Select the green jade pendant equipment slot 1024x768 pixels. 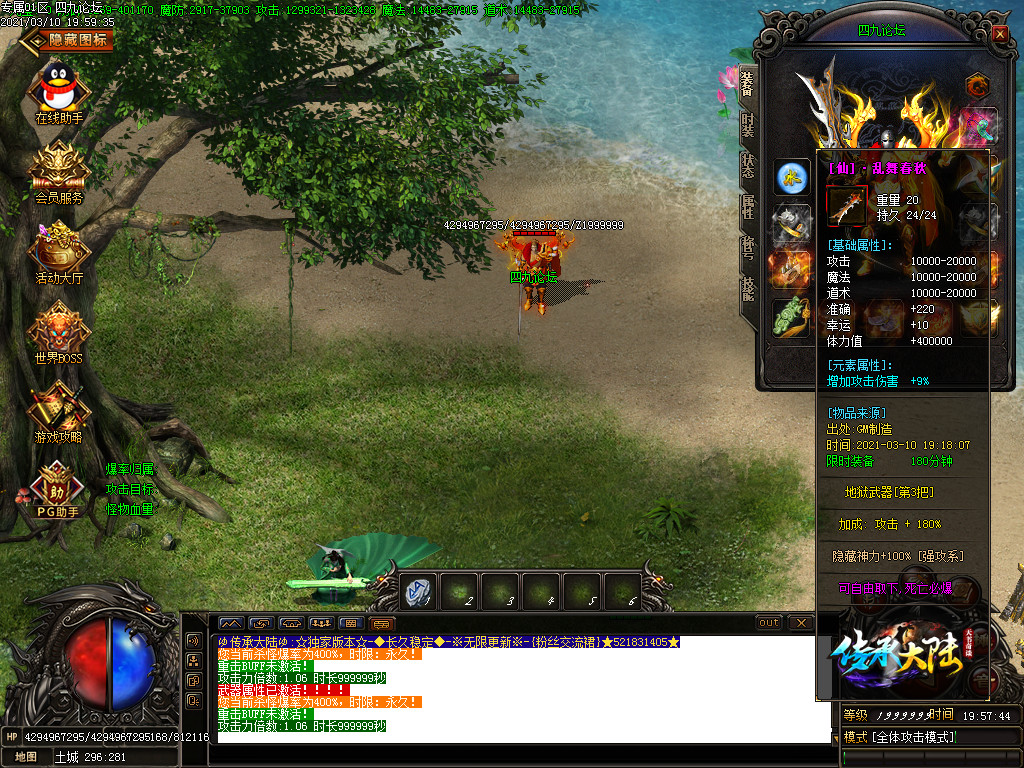[x=791, y=316]
